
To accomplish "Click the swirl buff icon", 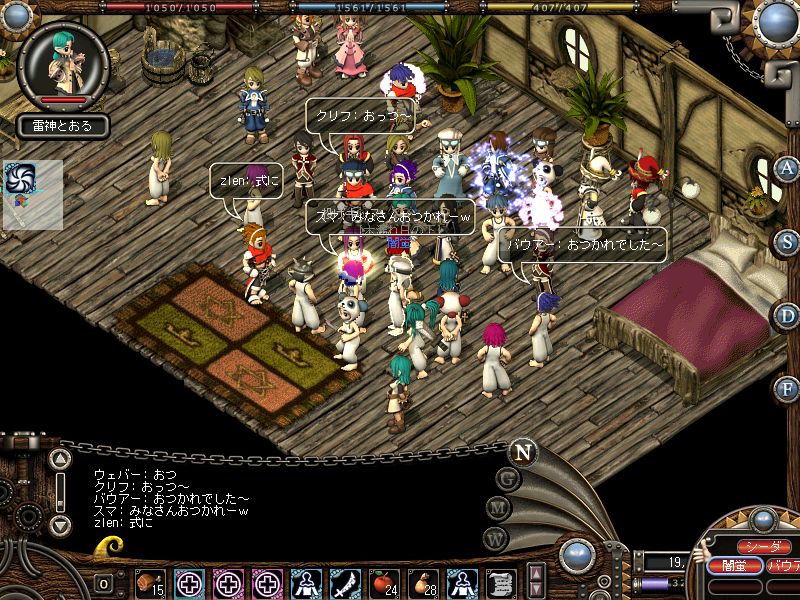I will coord(20,178).
